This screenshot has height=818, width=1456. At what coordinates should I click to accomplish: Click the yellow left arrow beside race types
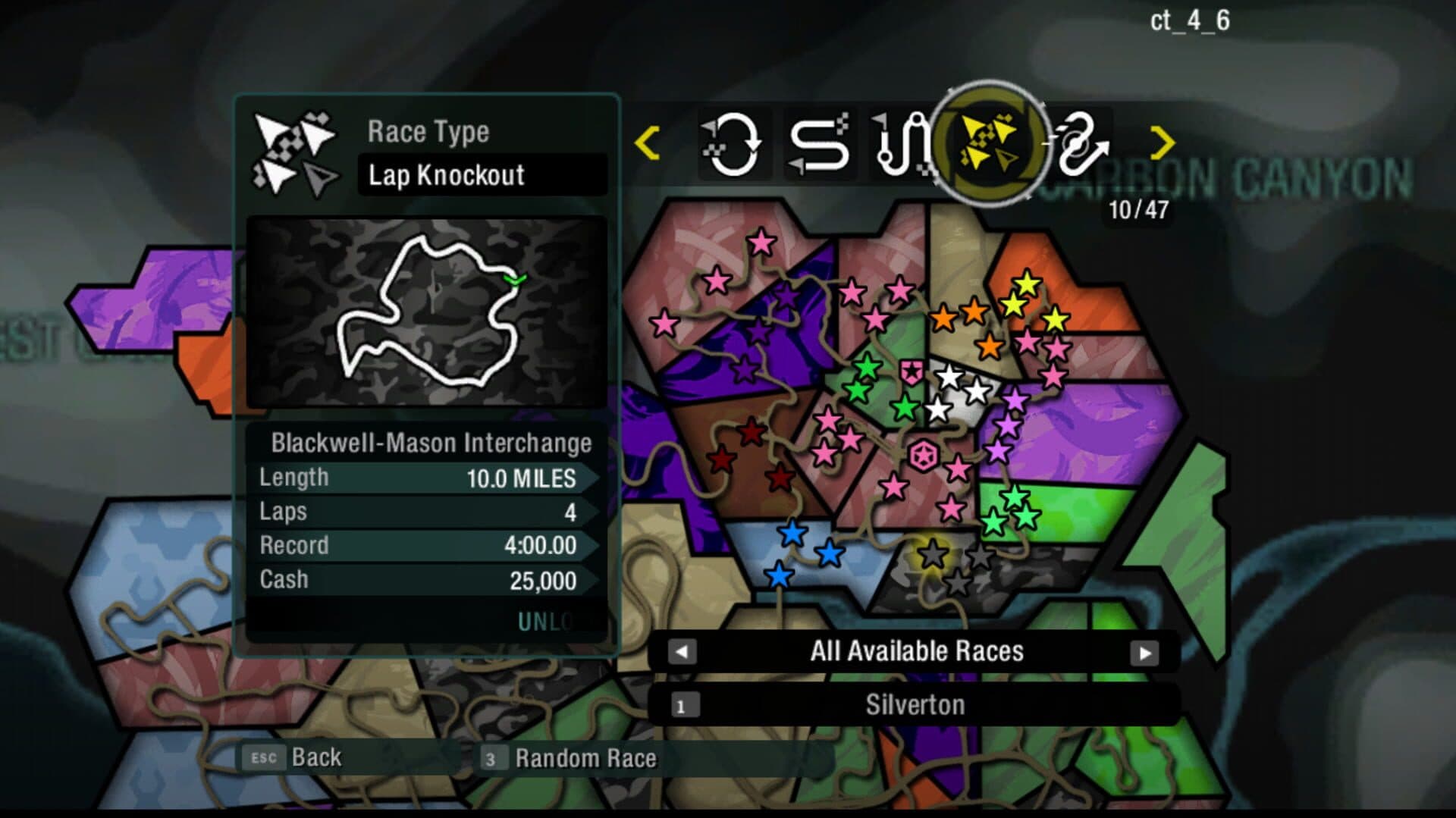[647, 143]
